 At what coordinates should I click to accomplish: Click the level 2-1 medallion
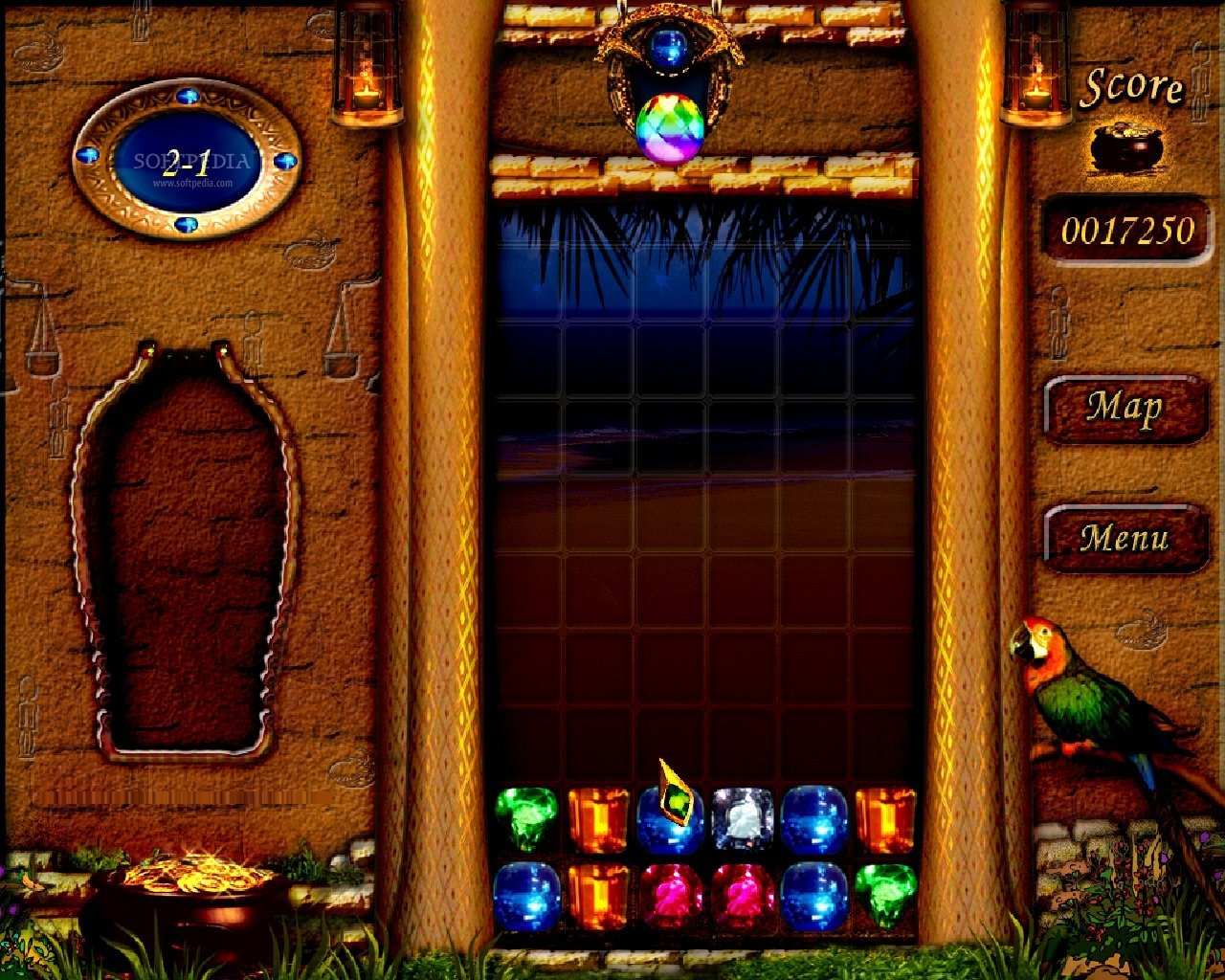(x=188, y=161)
